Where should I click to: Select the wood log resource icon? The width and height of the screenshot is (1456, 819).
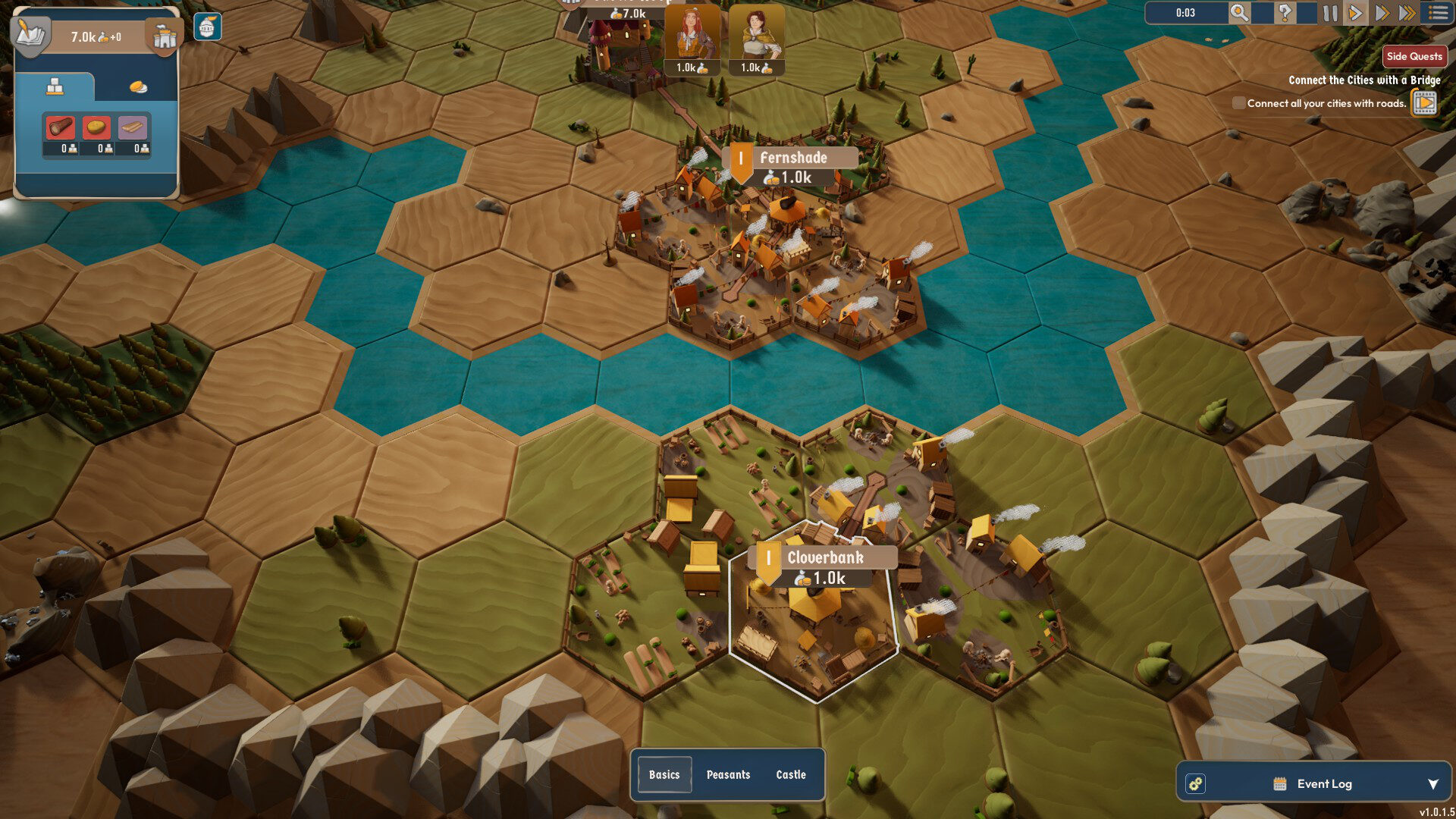point(61,126)
